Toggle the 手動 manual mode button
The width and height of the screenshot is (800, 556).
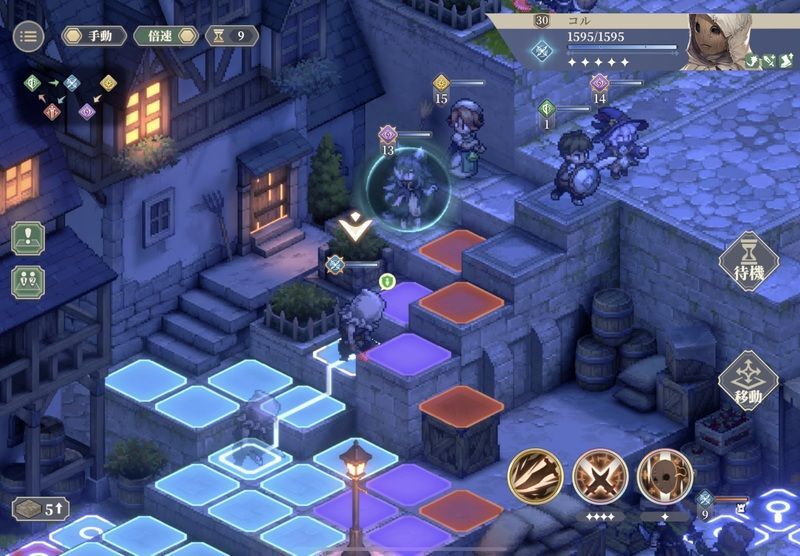point(94,36)
